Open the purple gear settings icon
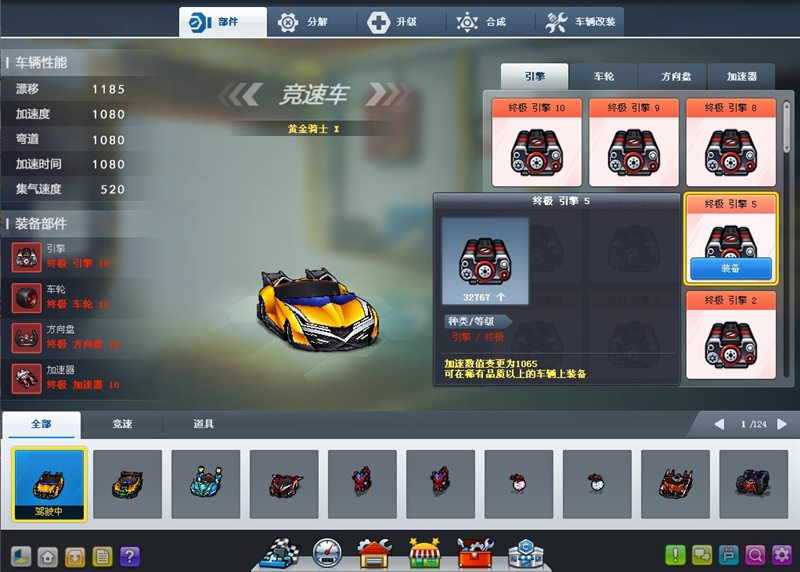The height and width of the screenshot is (572, 800). pyautogui.click(x=781, y=555)
